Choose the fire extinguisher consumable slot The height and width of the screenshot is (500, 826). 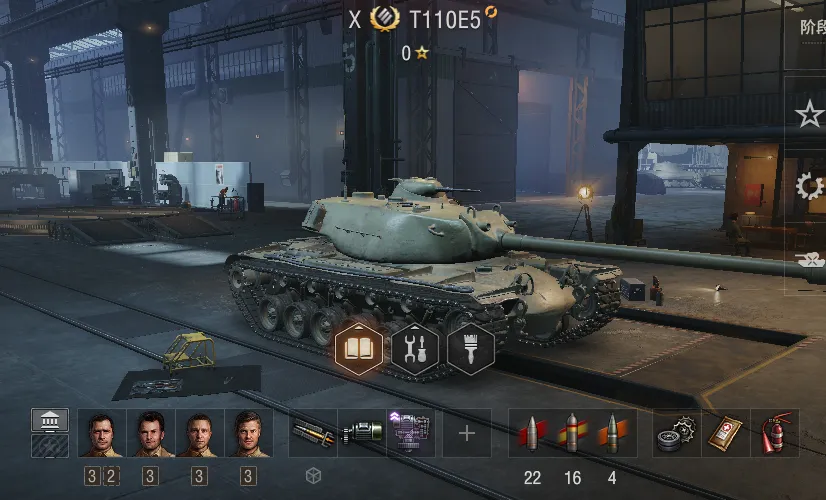[775, 433]
